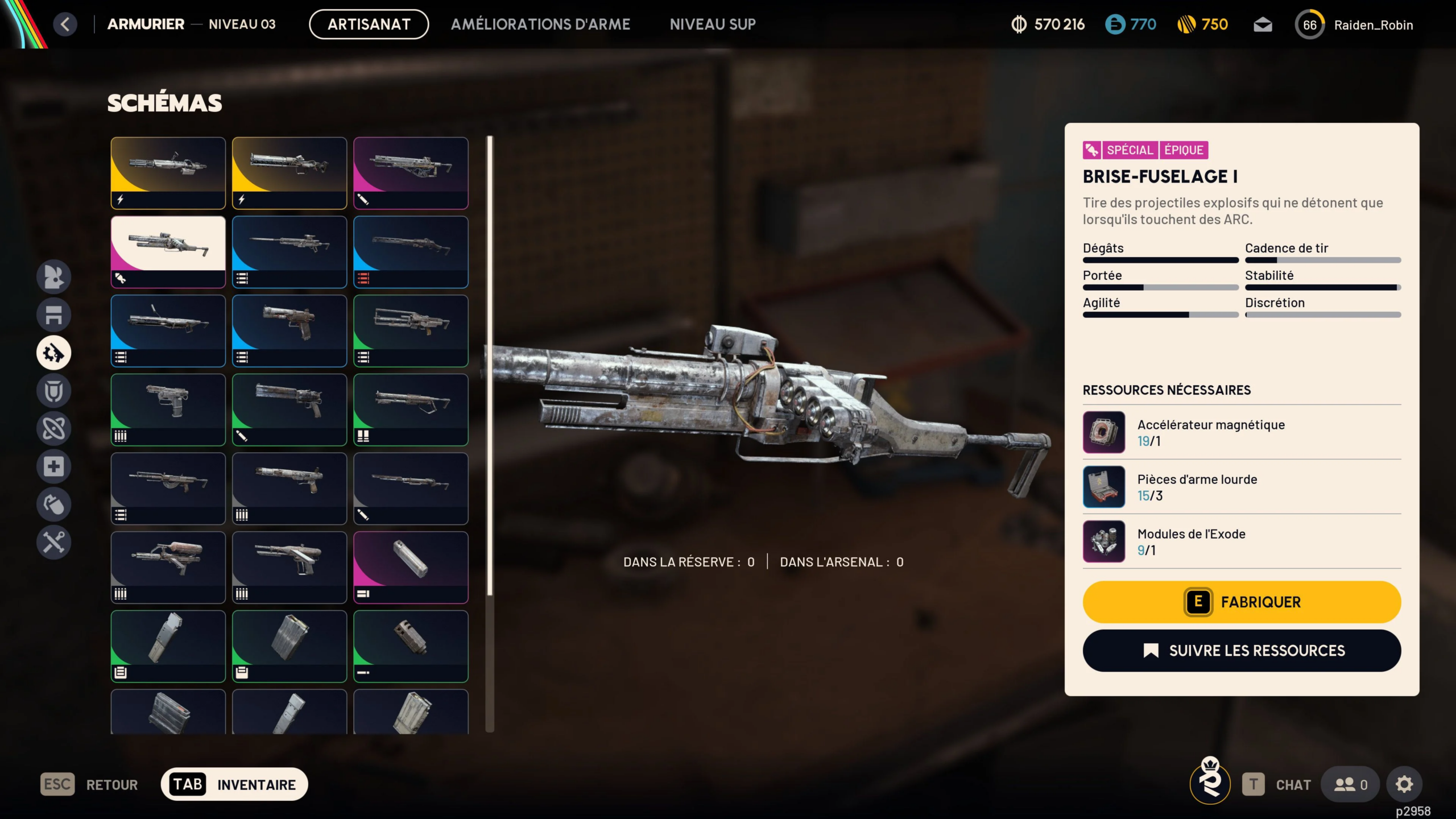Open the party members counter
This screenshot has width=1456, height=819.
pyautogui.click(x=1351, y=784)
